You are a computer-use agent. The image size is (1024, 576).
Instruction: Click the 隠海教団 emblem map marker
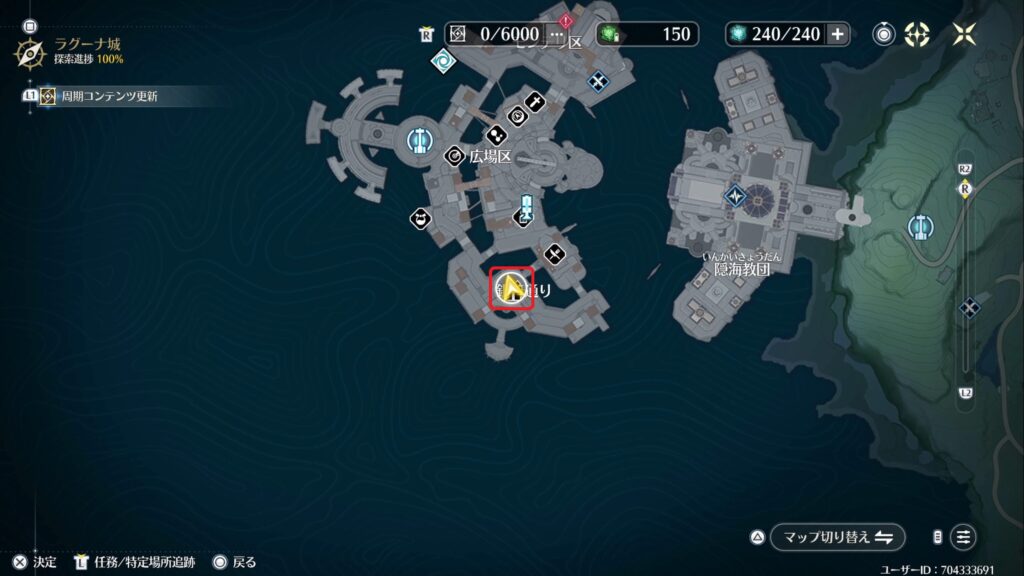point(736,196)
